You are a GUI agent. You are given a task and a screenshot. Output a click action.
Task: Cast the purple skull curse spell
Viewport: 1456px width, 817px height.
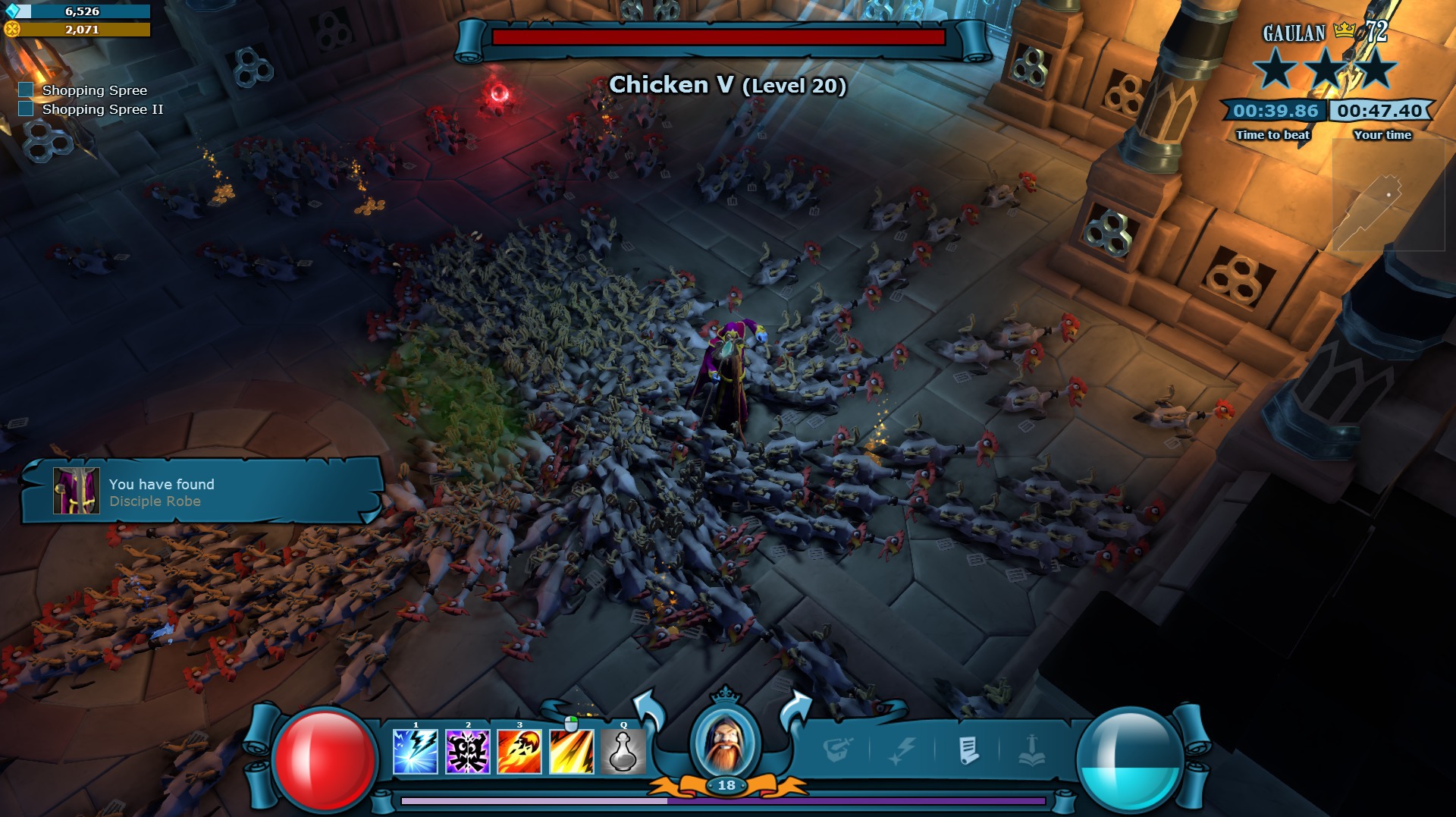(x=467, y=752)
